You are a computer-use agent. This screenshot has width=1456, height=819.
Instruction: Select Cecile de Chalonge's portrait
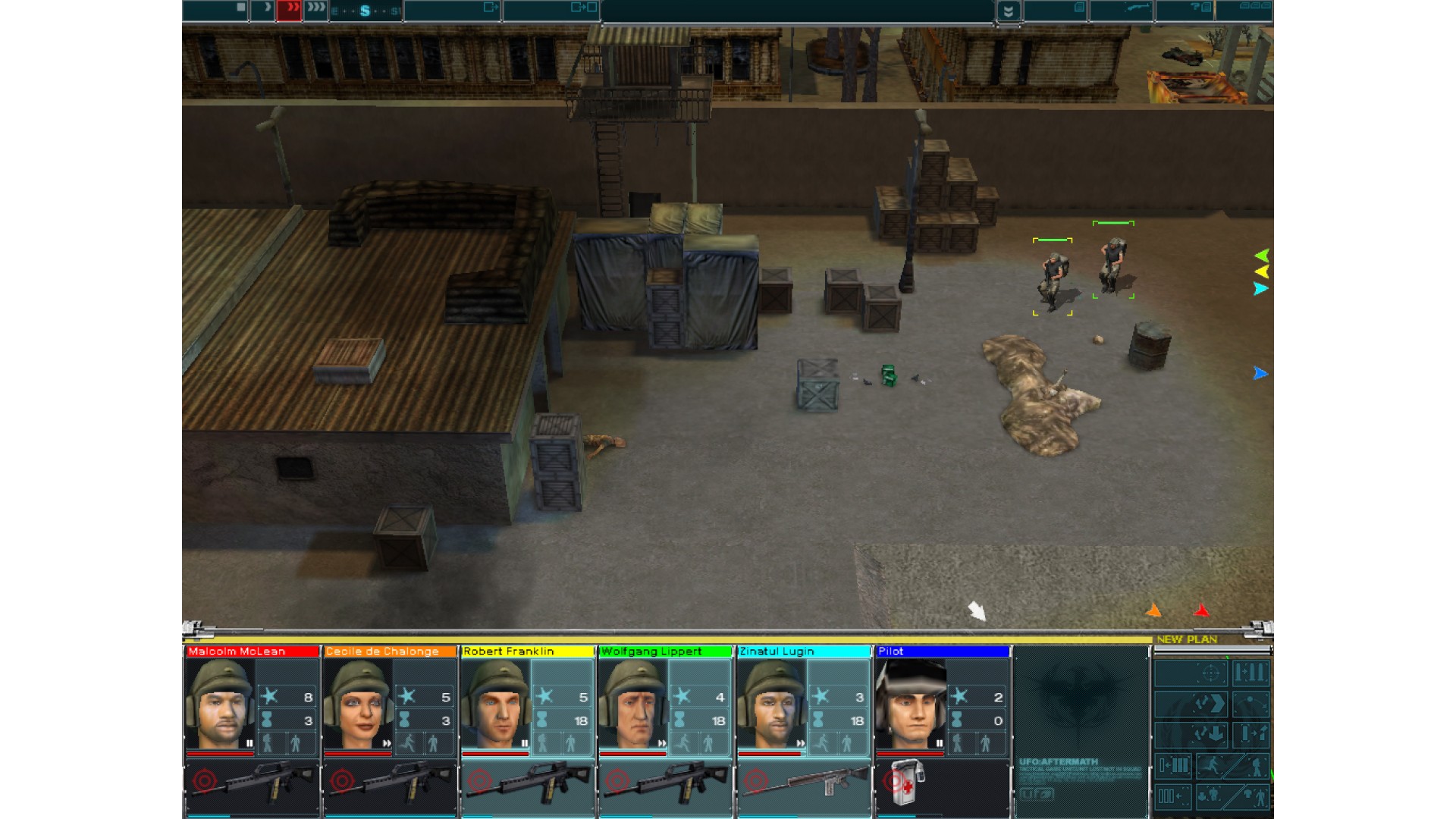tap(358, 704)
